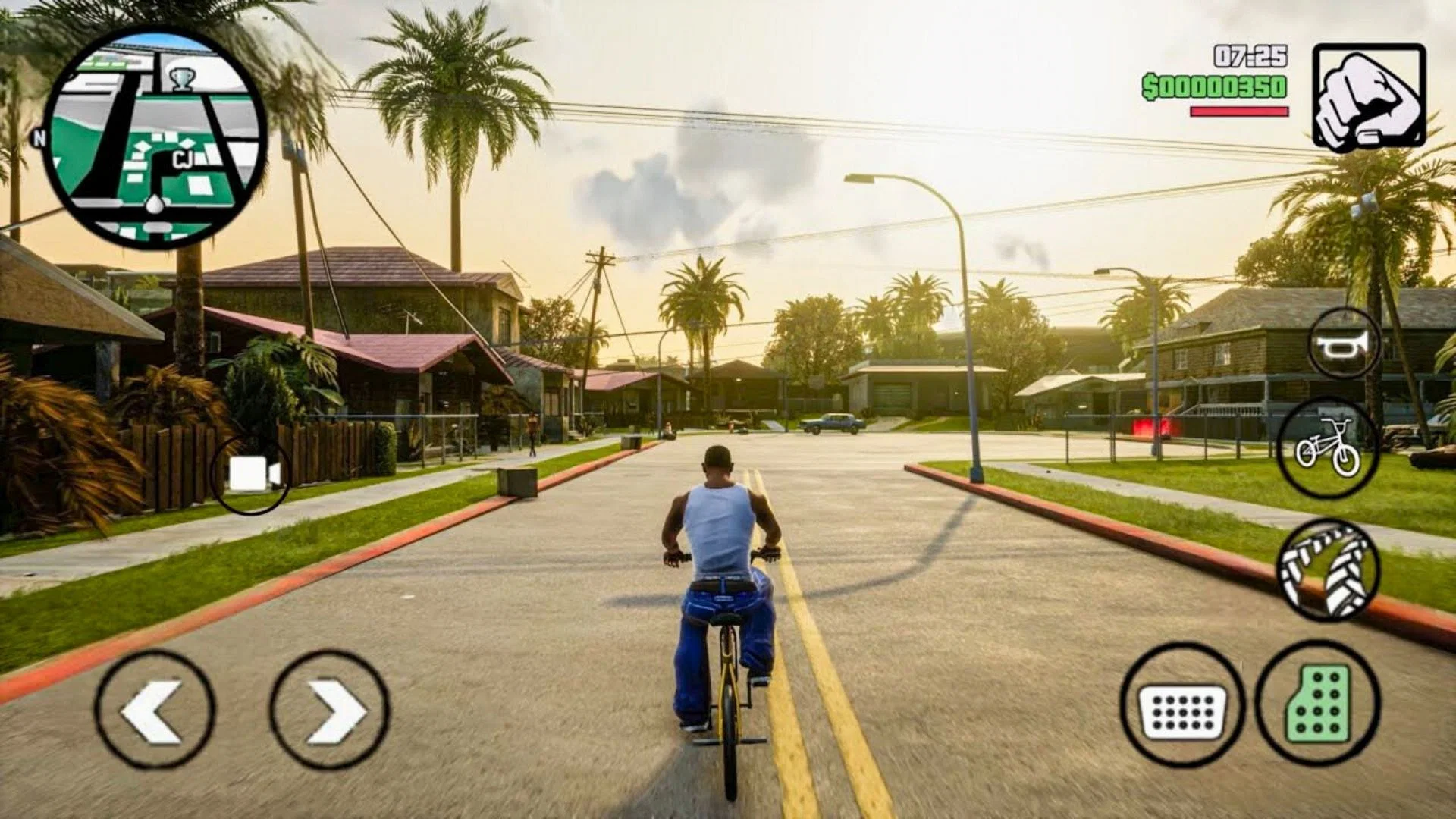Sound the horn button
1456x819 pixels.
[x=1345, y=345]
